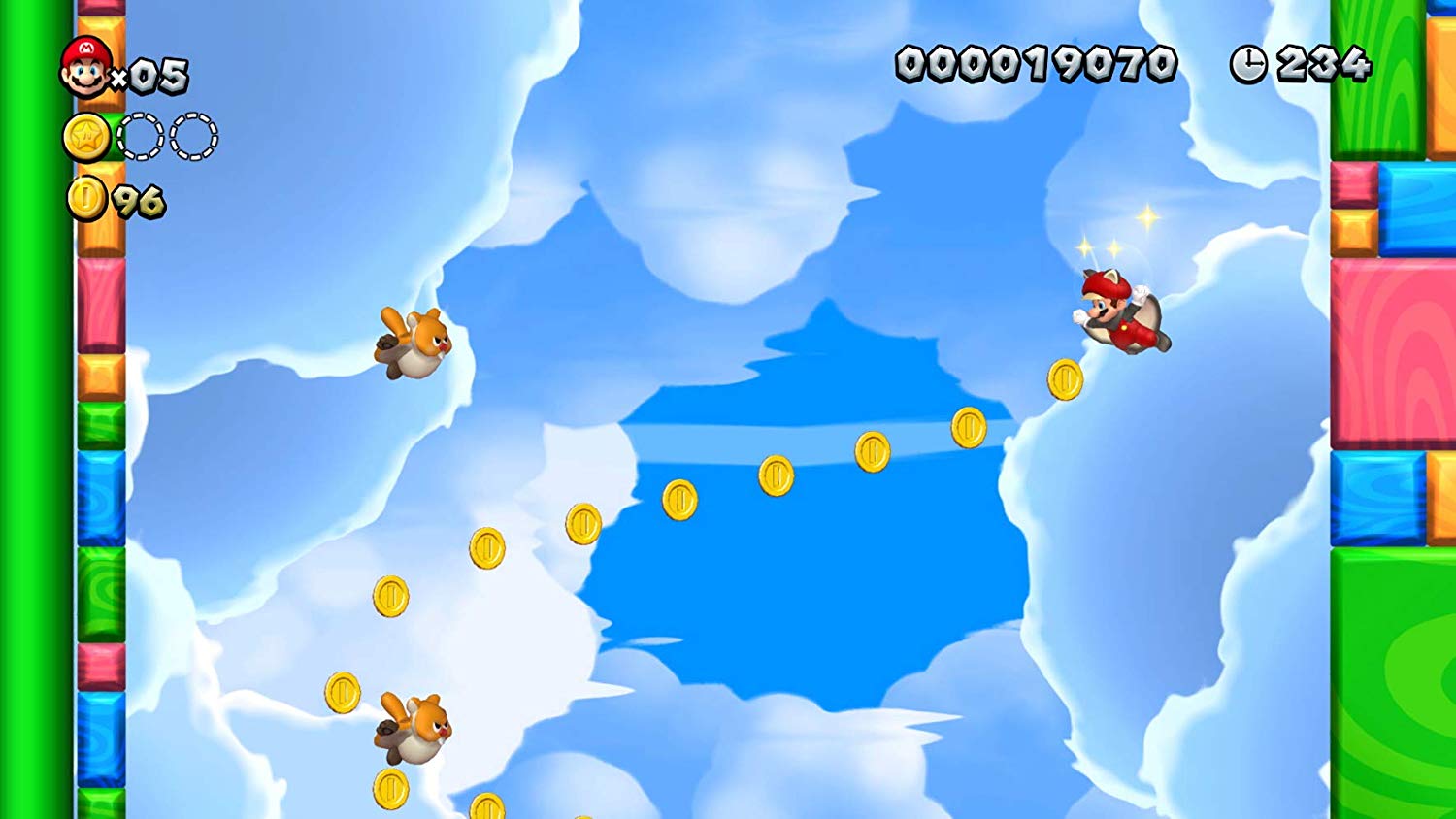Select the gold star coin indicator
Image resolution: width=1456 pixels, height=819 pixels.
point(87,138)
